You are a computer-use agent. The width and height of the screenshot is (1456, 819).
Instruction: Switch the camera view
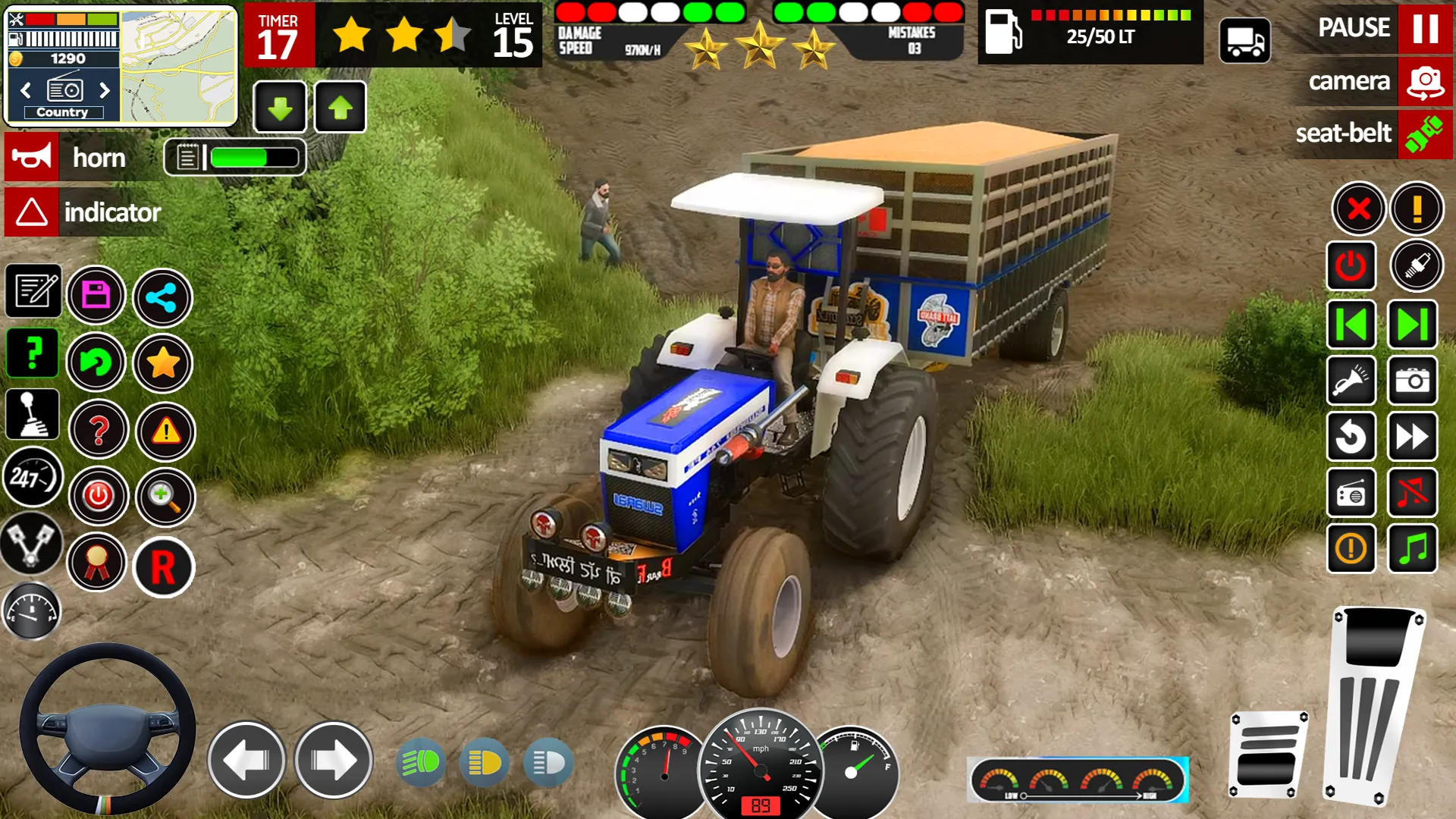tap(1424, 82)
